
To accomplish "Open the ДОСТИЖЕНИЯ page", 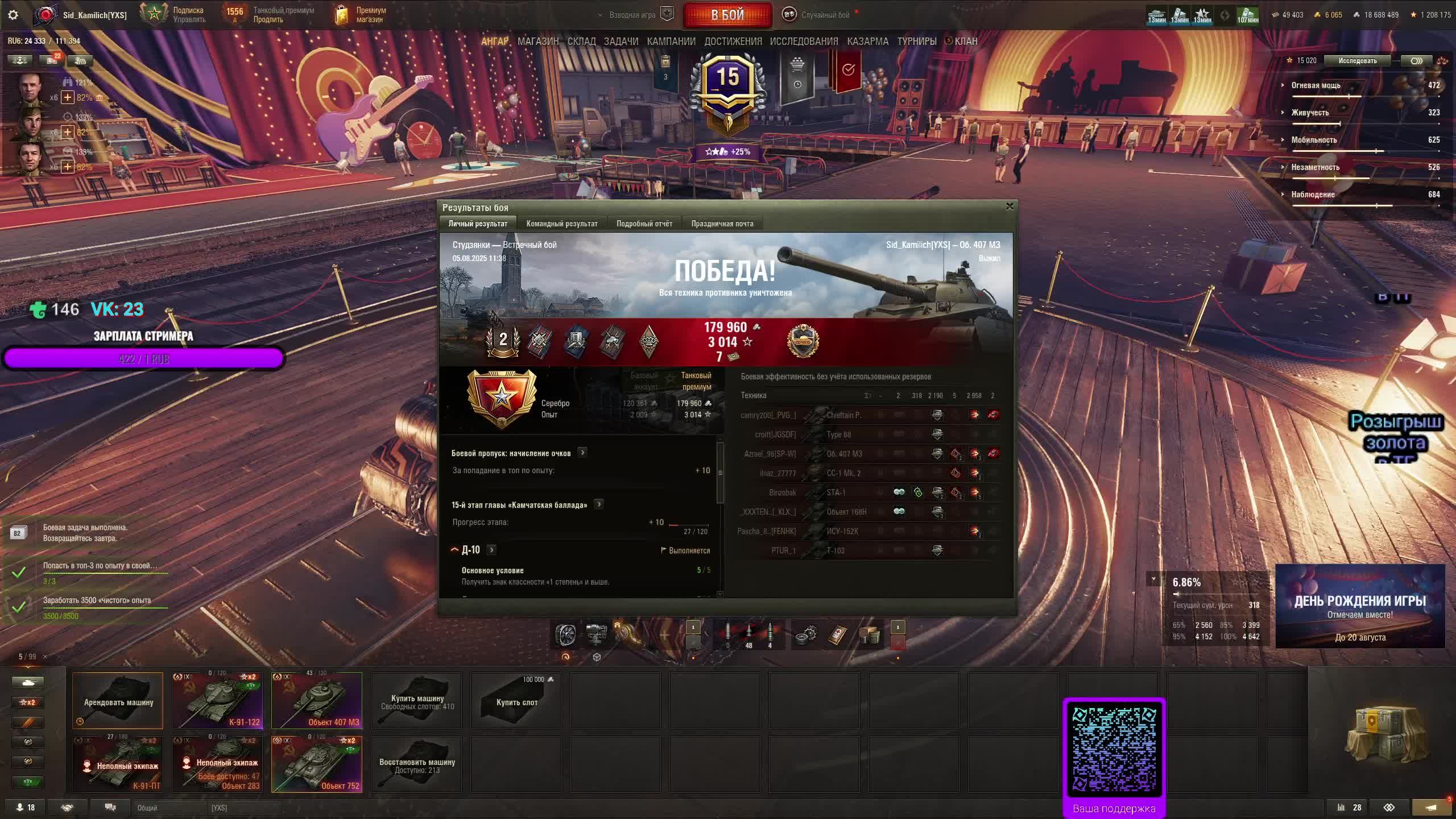I will (733, 41).
